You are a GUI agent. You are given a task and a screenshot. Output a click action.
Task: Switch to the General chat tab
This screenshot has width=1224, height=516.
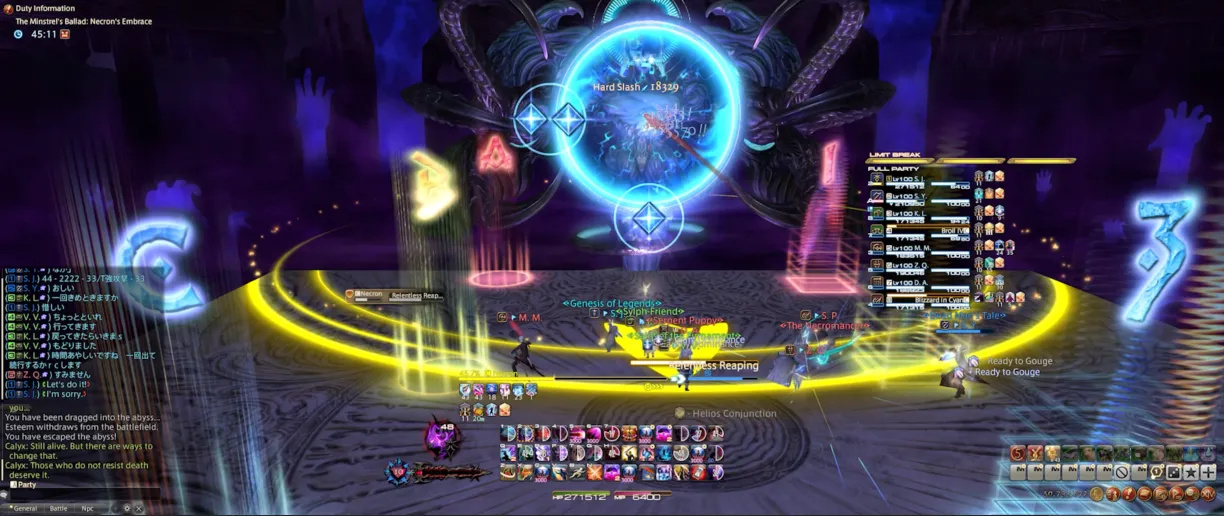(24, 508)
